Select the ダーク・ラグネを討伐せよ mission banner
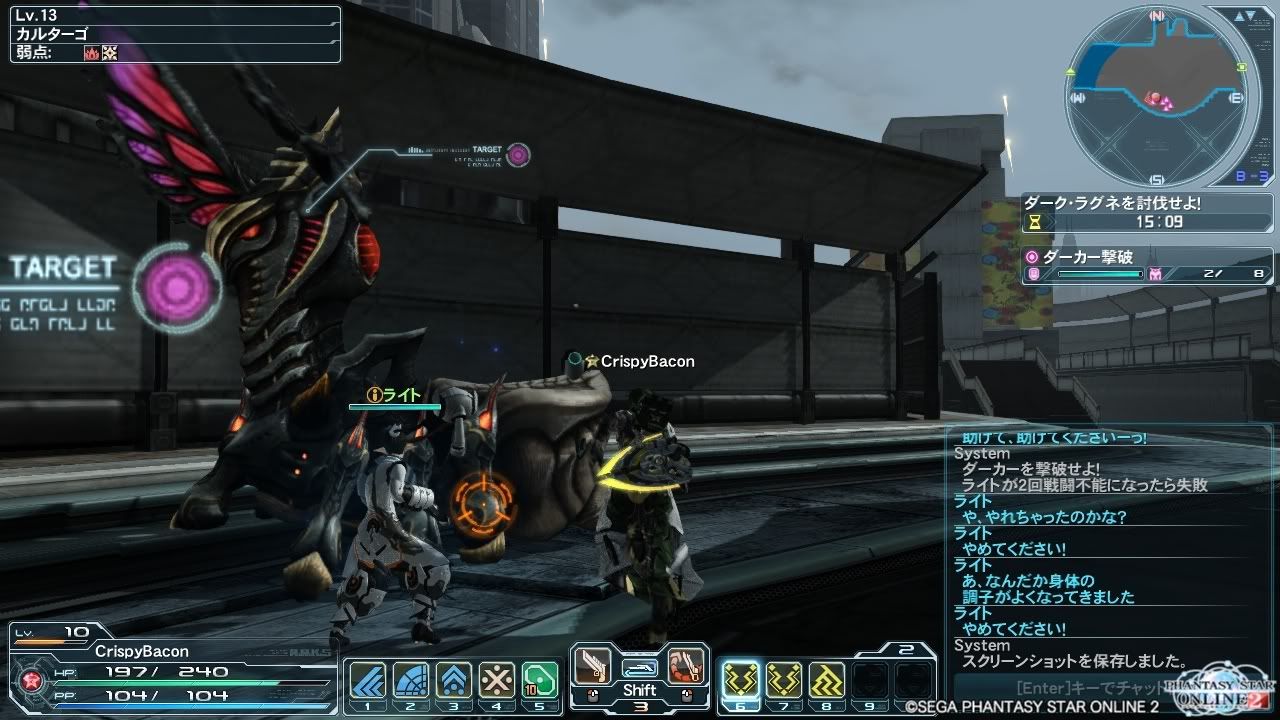This screenshot has height=720, width=1280. 1148,212
